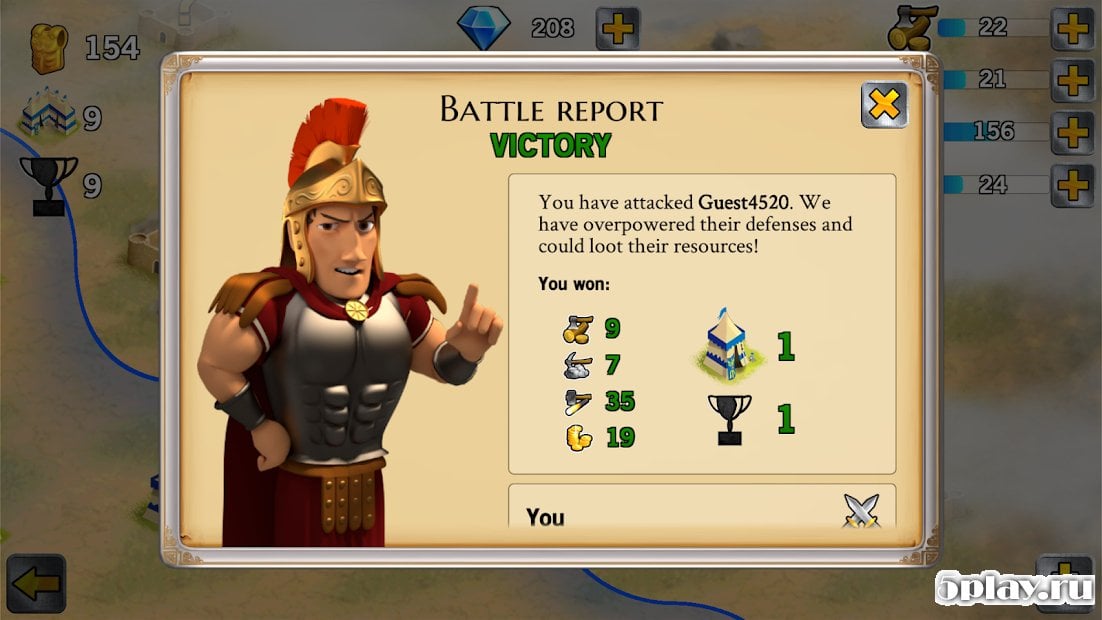The image size is (1102, 620).
Task: Hit the plus button next to value 24
Action: coord(1072,185)
